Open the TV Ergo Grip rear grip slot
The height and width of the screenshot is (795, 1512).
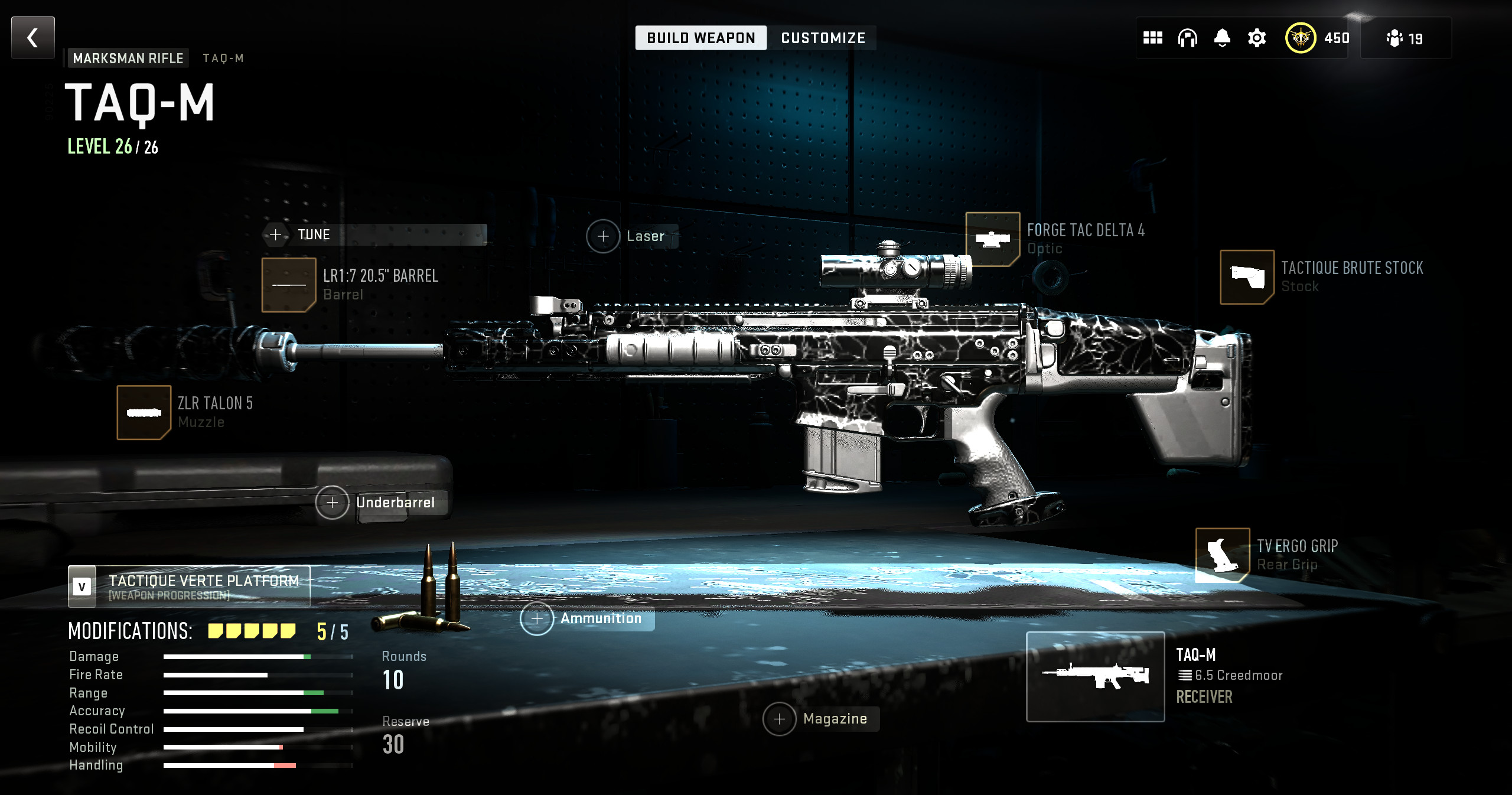pos(1222,555)
